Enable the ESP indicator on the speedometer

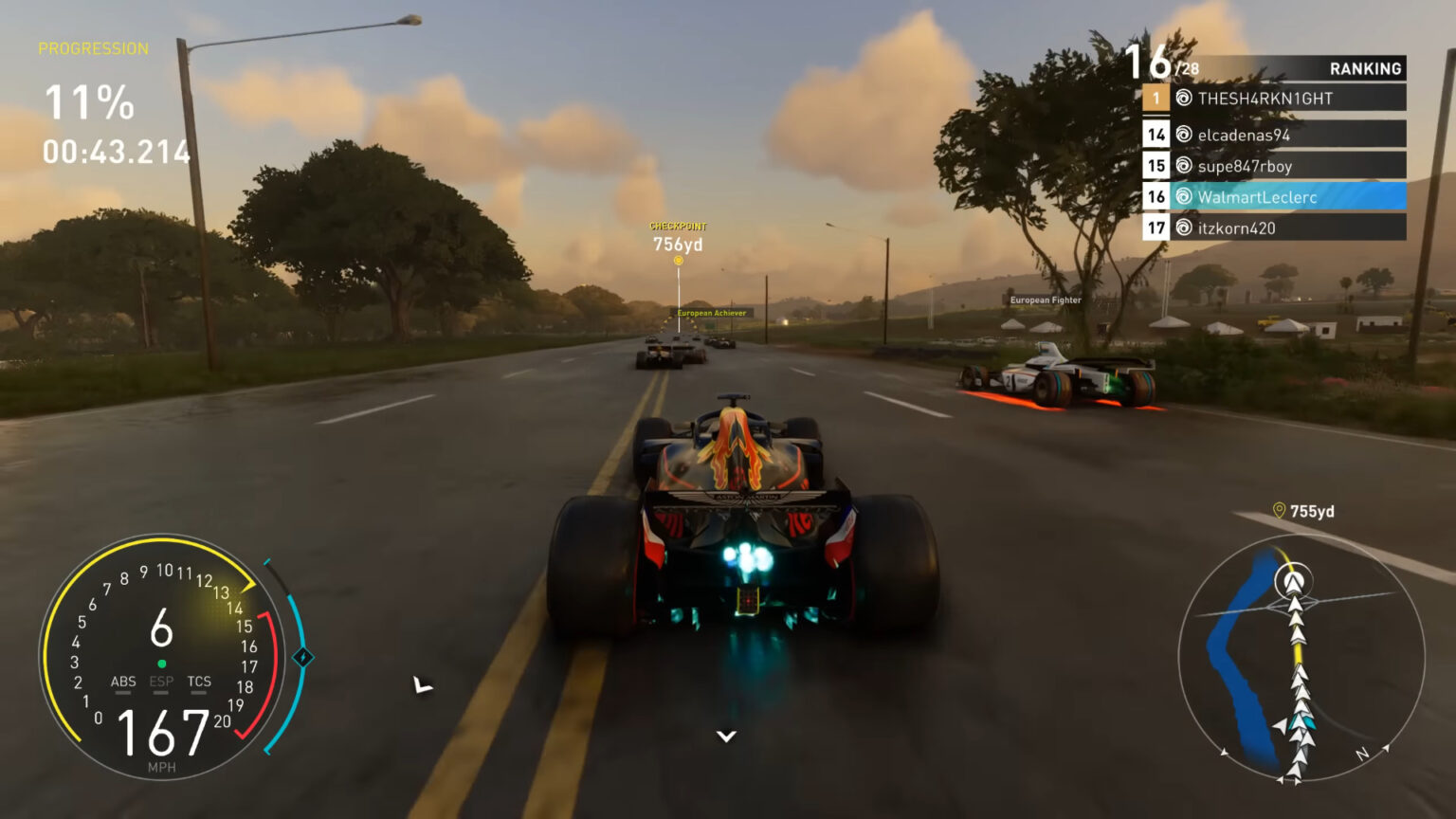tap(159, 682)
